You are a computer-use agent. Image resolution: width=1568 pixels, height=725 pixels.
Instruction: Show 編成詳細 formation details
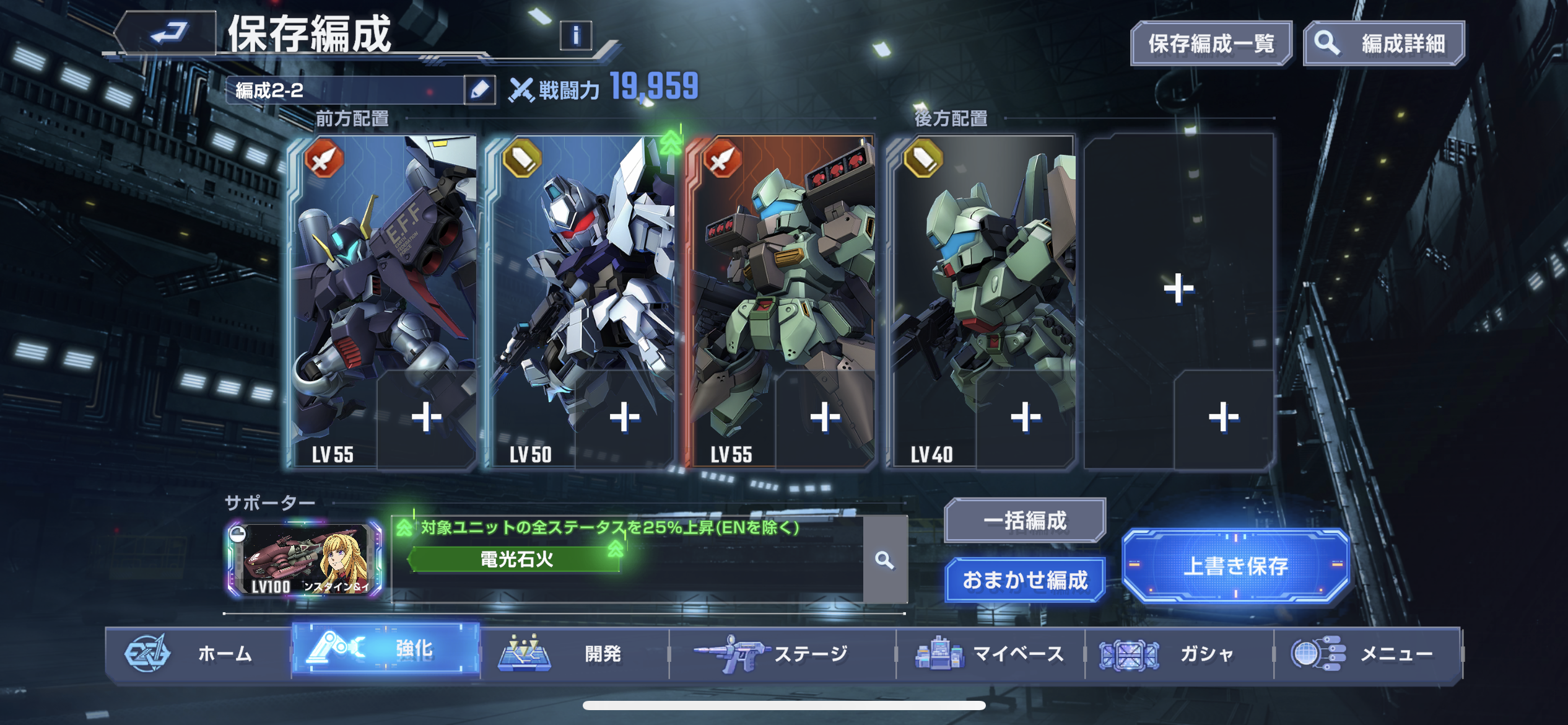tap(1384, 43)
